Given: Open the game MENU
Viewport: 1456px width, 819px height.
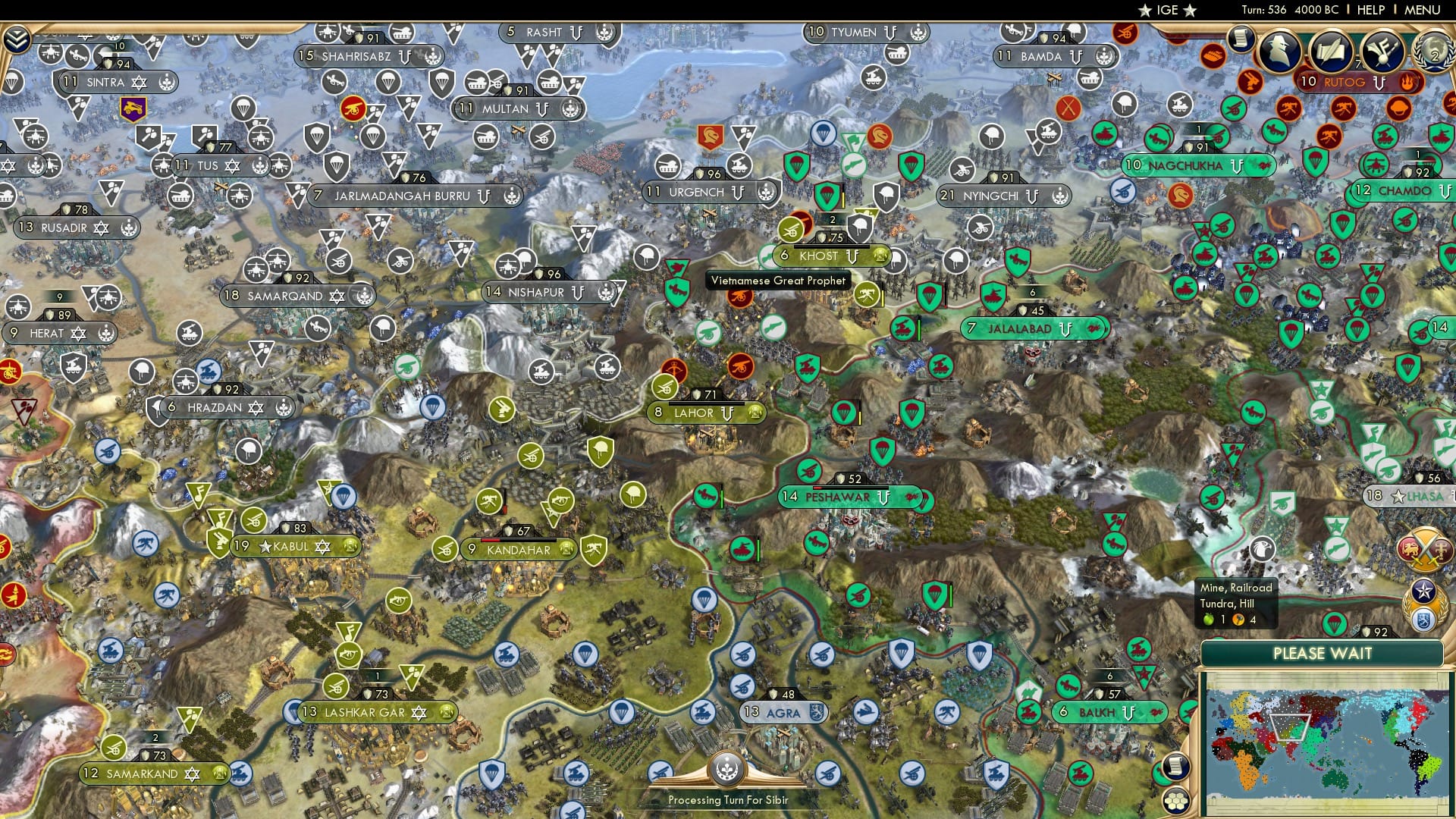Looking at the screenshot, I should pyautogui.click(x=1422, y=10).
